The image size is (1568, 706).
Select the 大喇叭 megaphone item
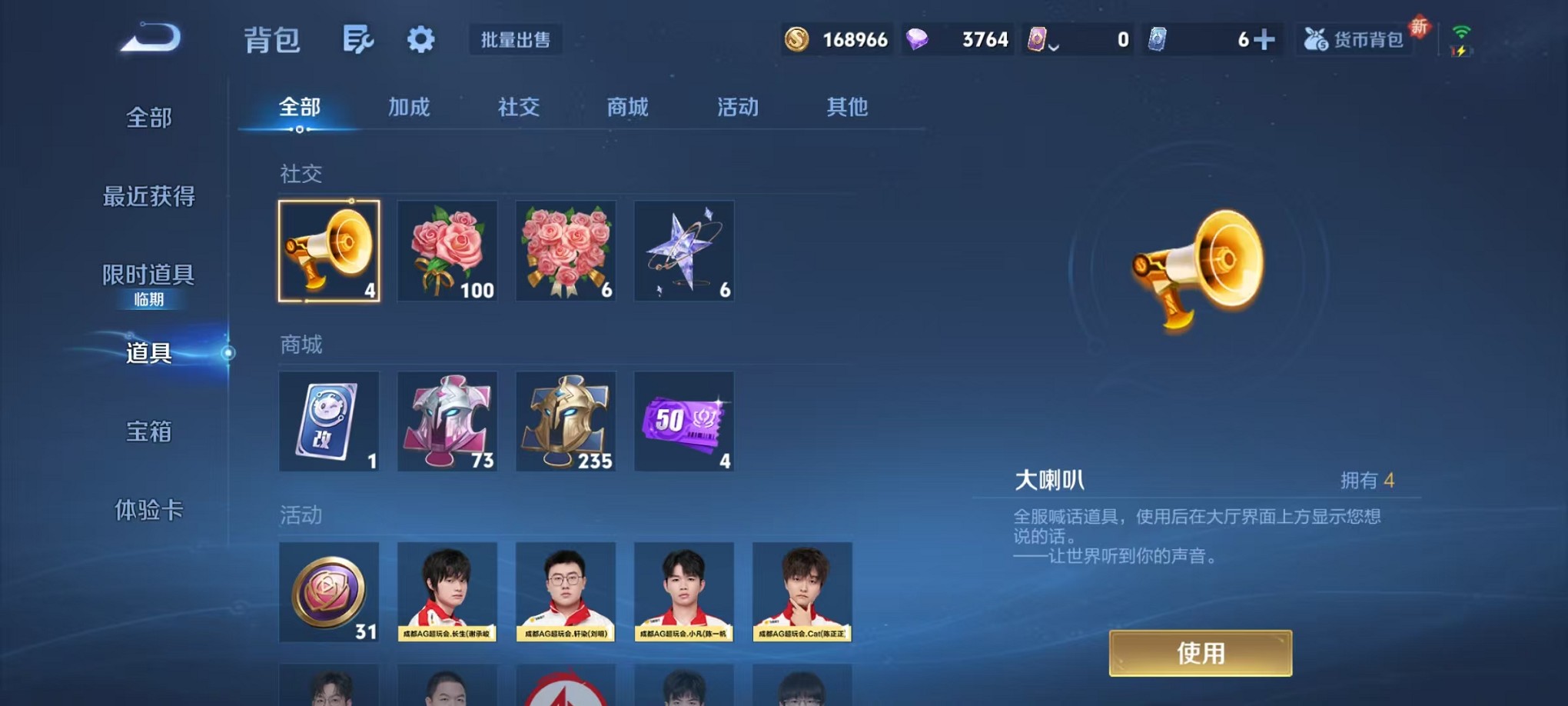click(329, 251)
